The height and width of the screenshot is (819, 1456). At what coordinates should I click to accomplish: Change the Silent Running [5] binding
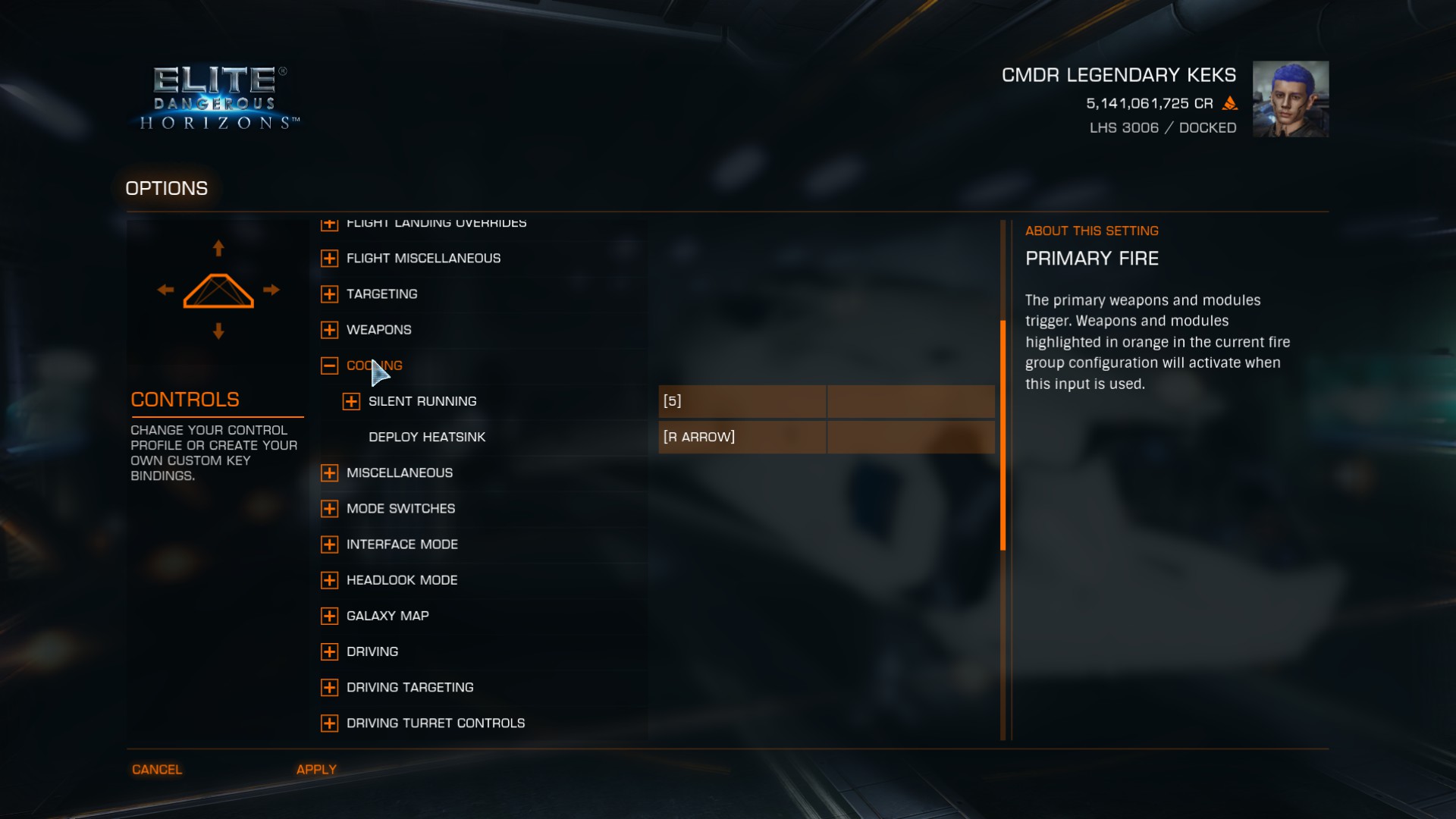pyautogui.click(x=742, y=401)
